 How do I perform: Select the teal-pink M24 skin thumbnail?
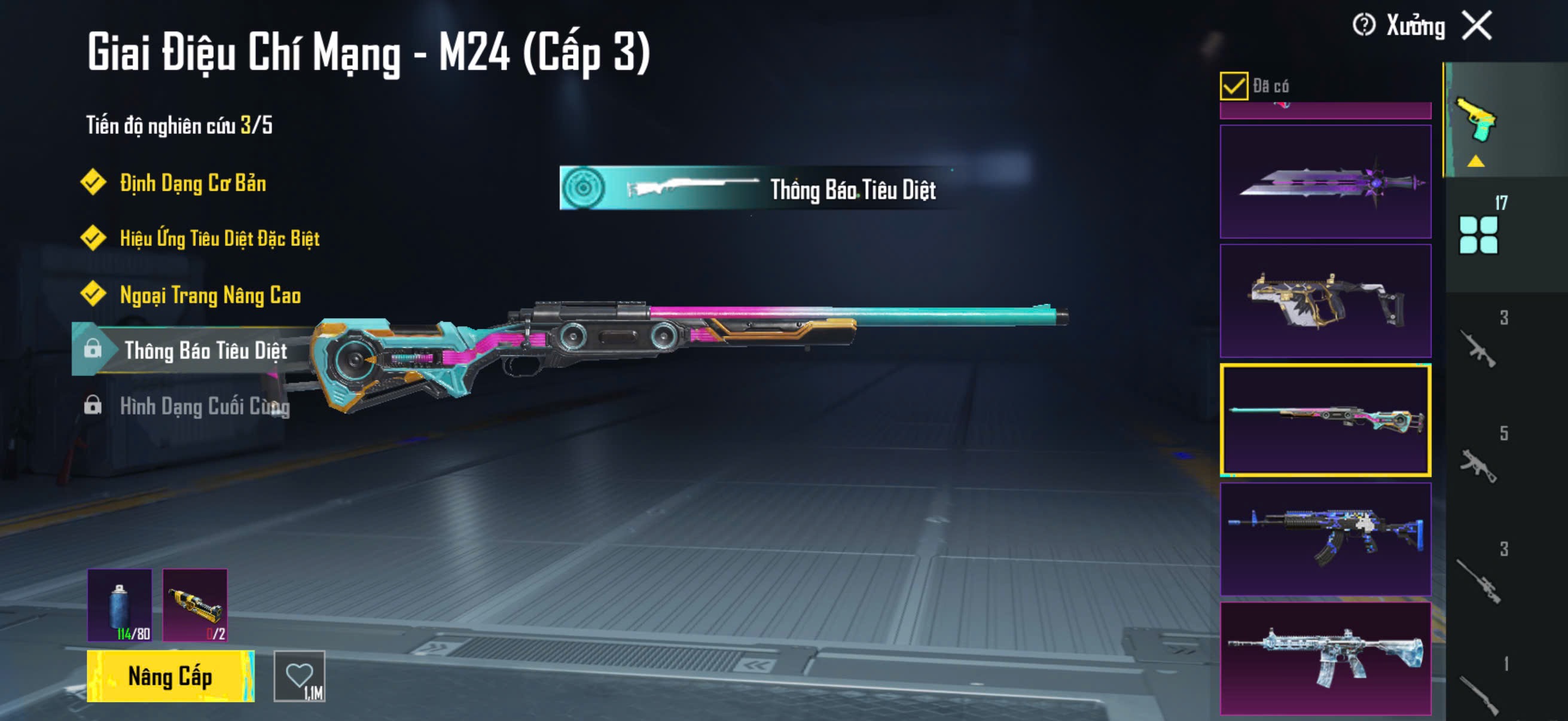click(1325, 420)
